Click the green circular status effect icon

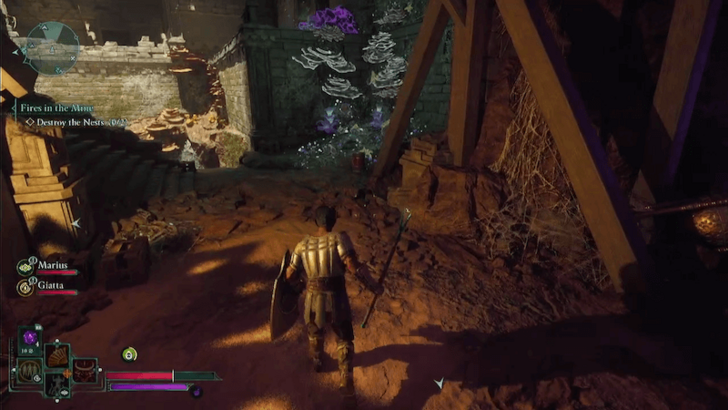(129, 353)
